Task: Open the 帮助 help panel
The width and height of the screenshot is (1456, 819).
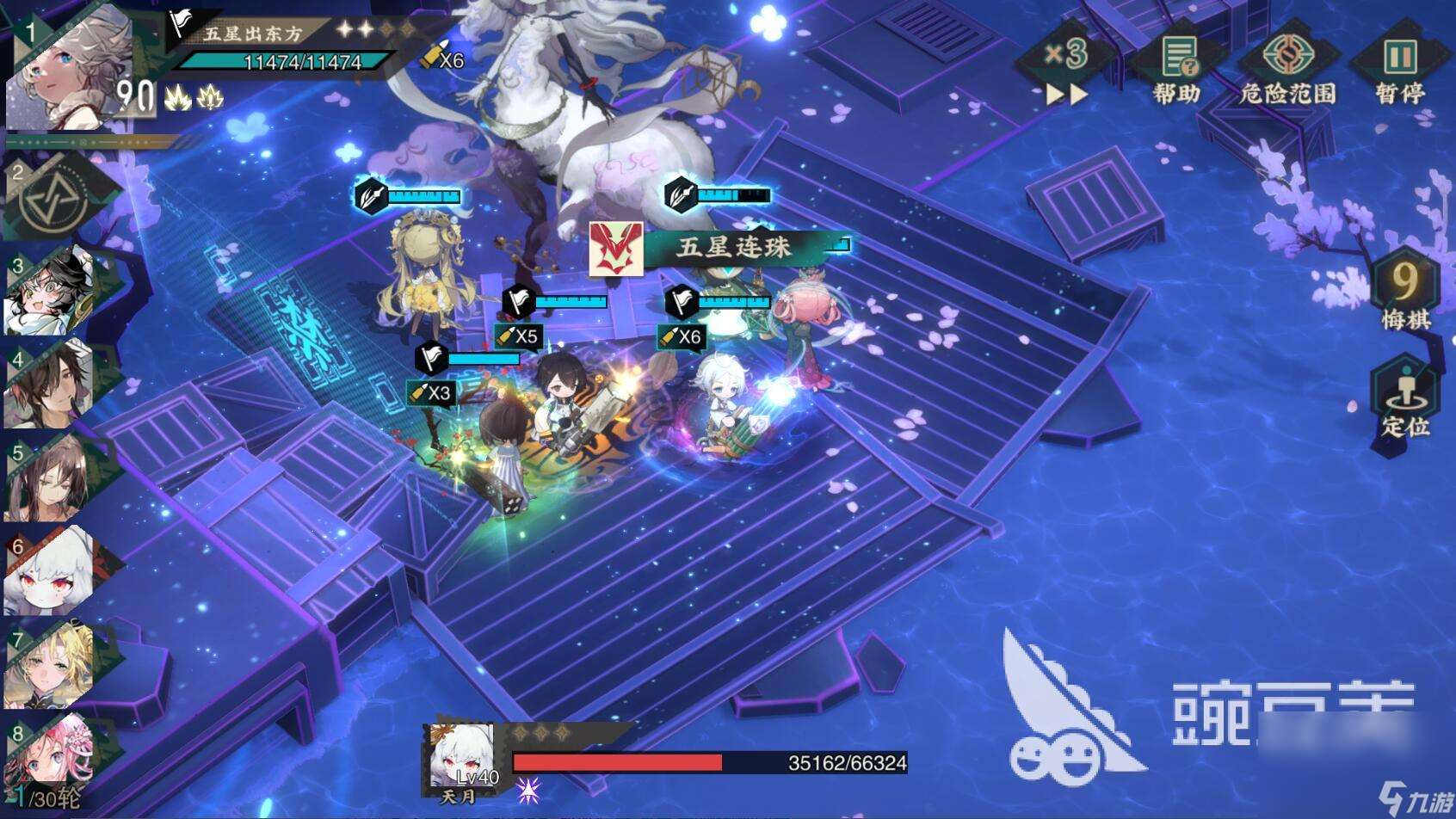Action: tap(1177, 69)
